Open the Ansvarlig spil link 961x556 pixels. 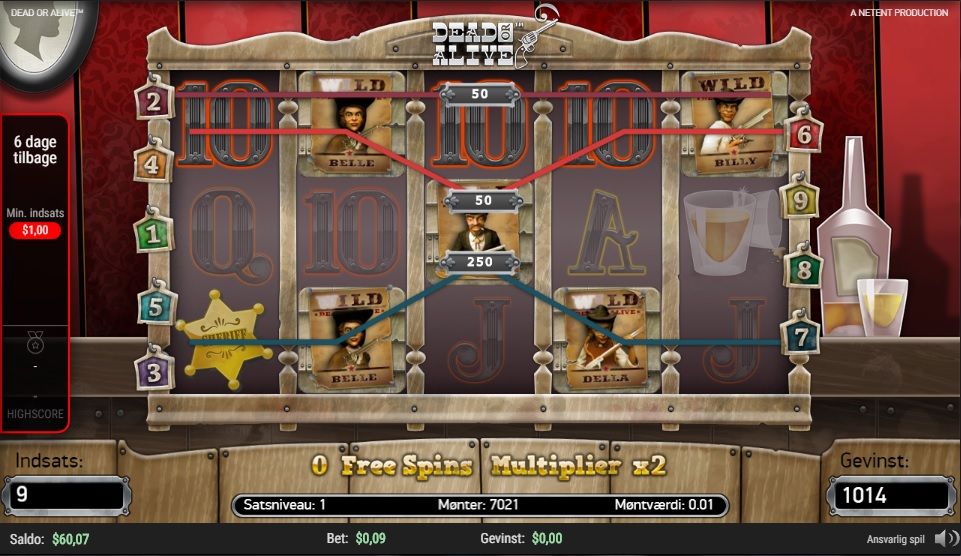click(x=895, y=539)
